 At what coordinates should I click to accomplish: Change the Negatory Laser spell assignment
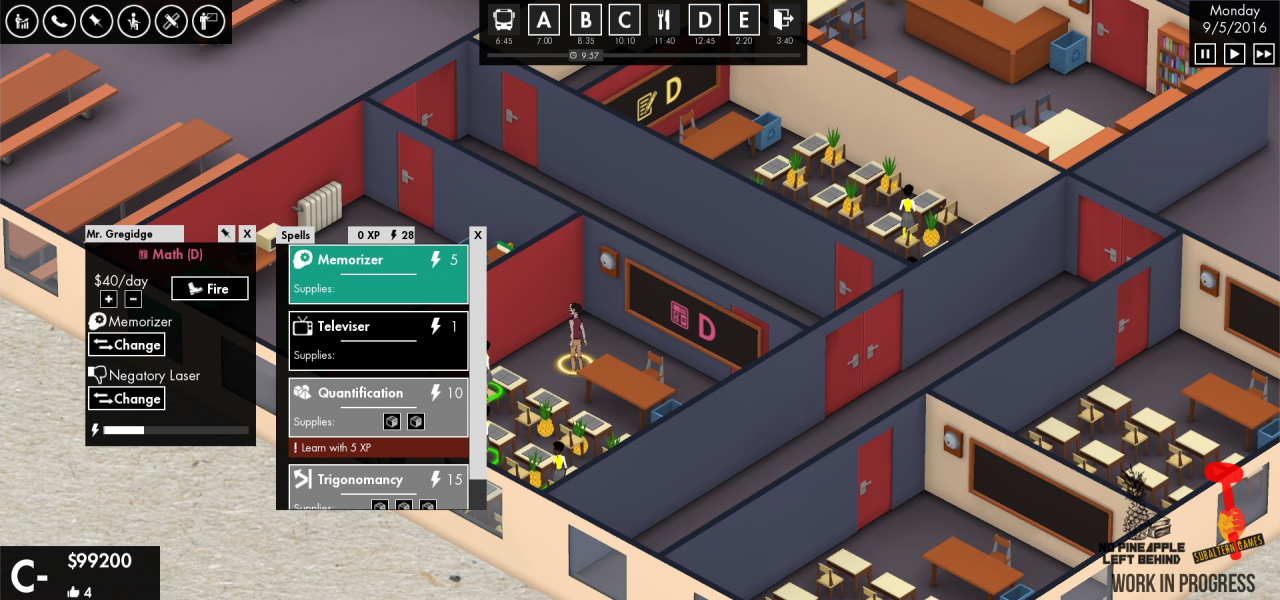click(x=127, y=399)
